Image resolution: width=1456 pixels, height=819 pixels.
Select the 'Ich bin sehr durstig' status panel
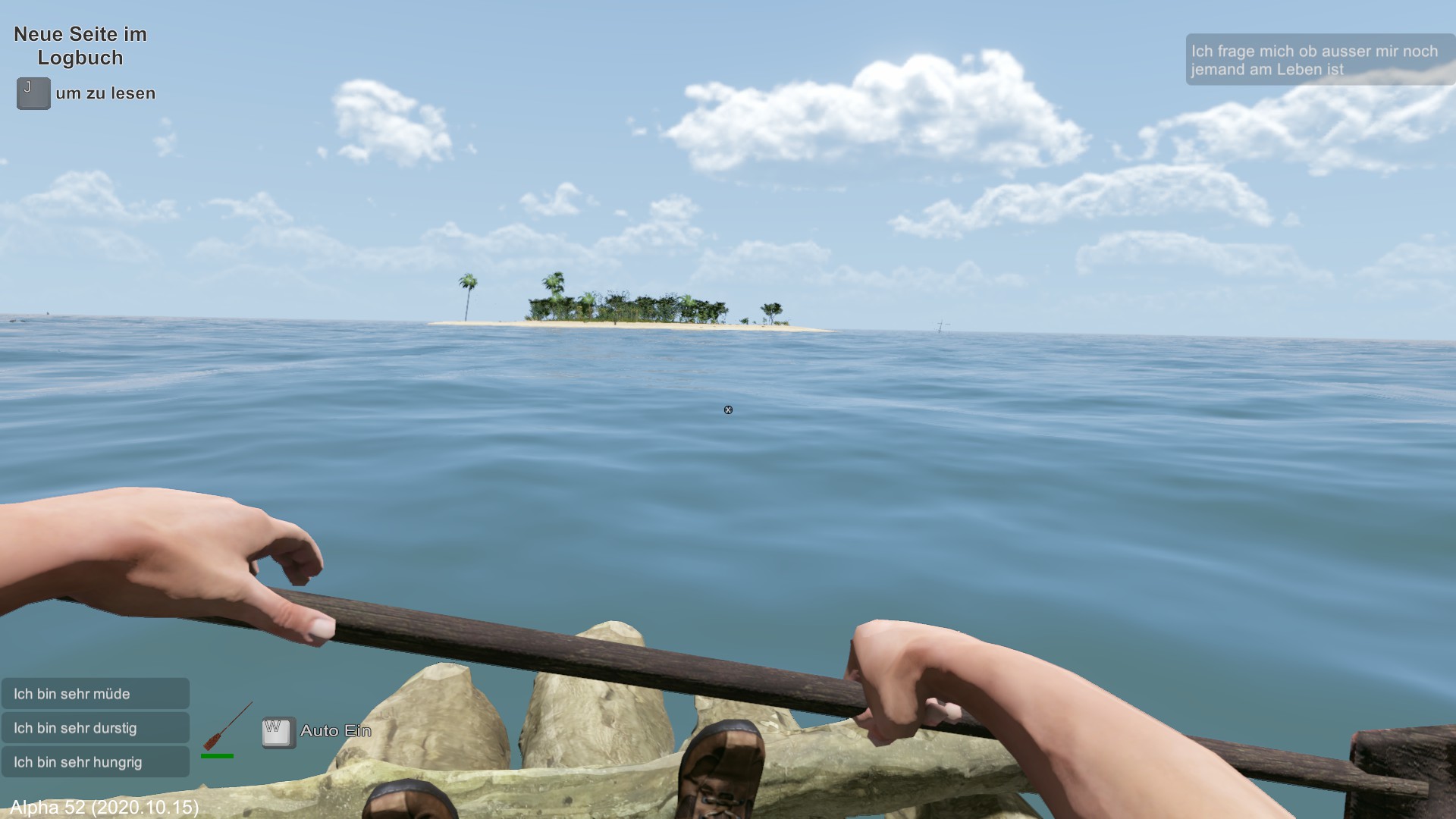pos(96,728)
